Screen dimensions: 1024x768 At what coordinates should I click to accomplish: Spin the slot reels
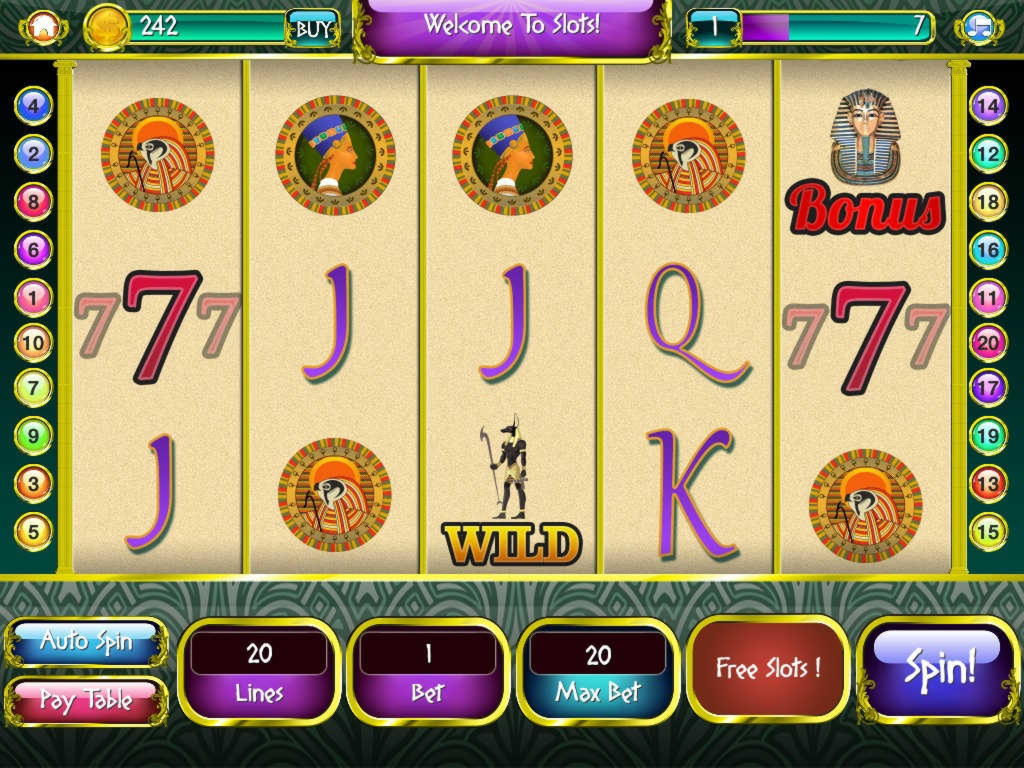coord(940,669)
